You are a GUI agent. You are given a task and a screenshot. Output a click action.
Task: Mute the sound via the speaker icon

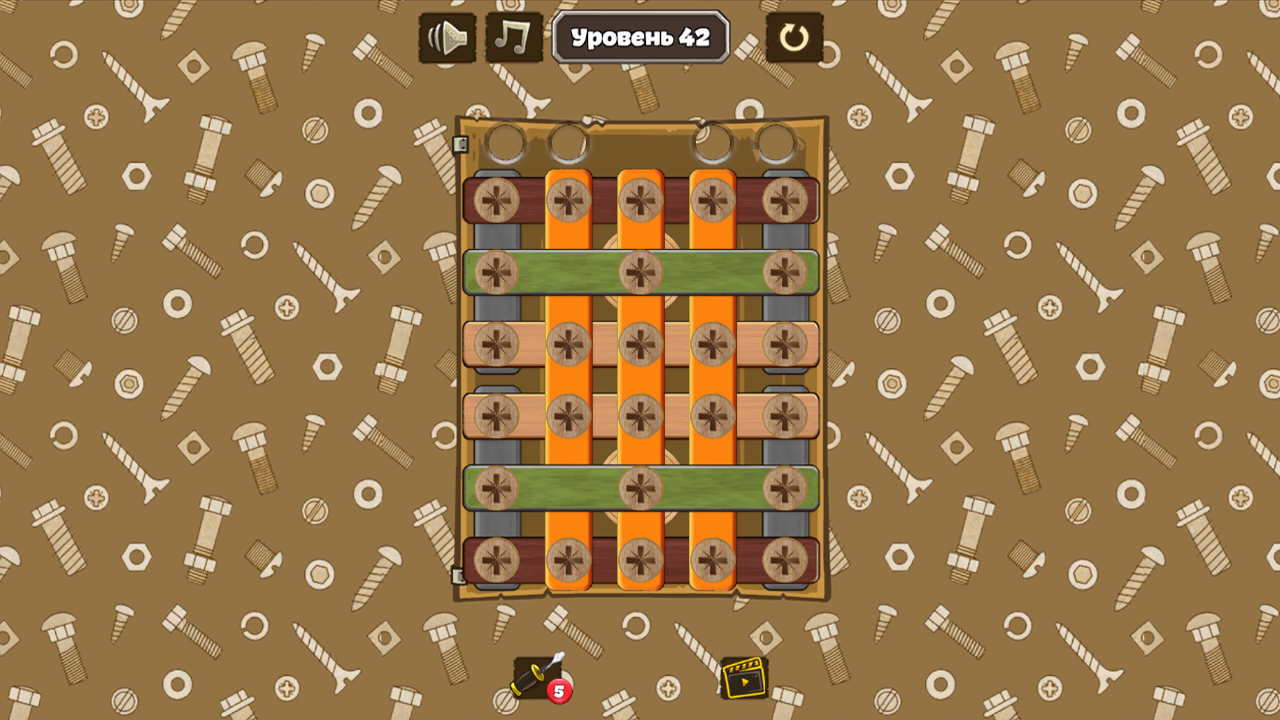click(446, 39)
